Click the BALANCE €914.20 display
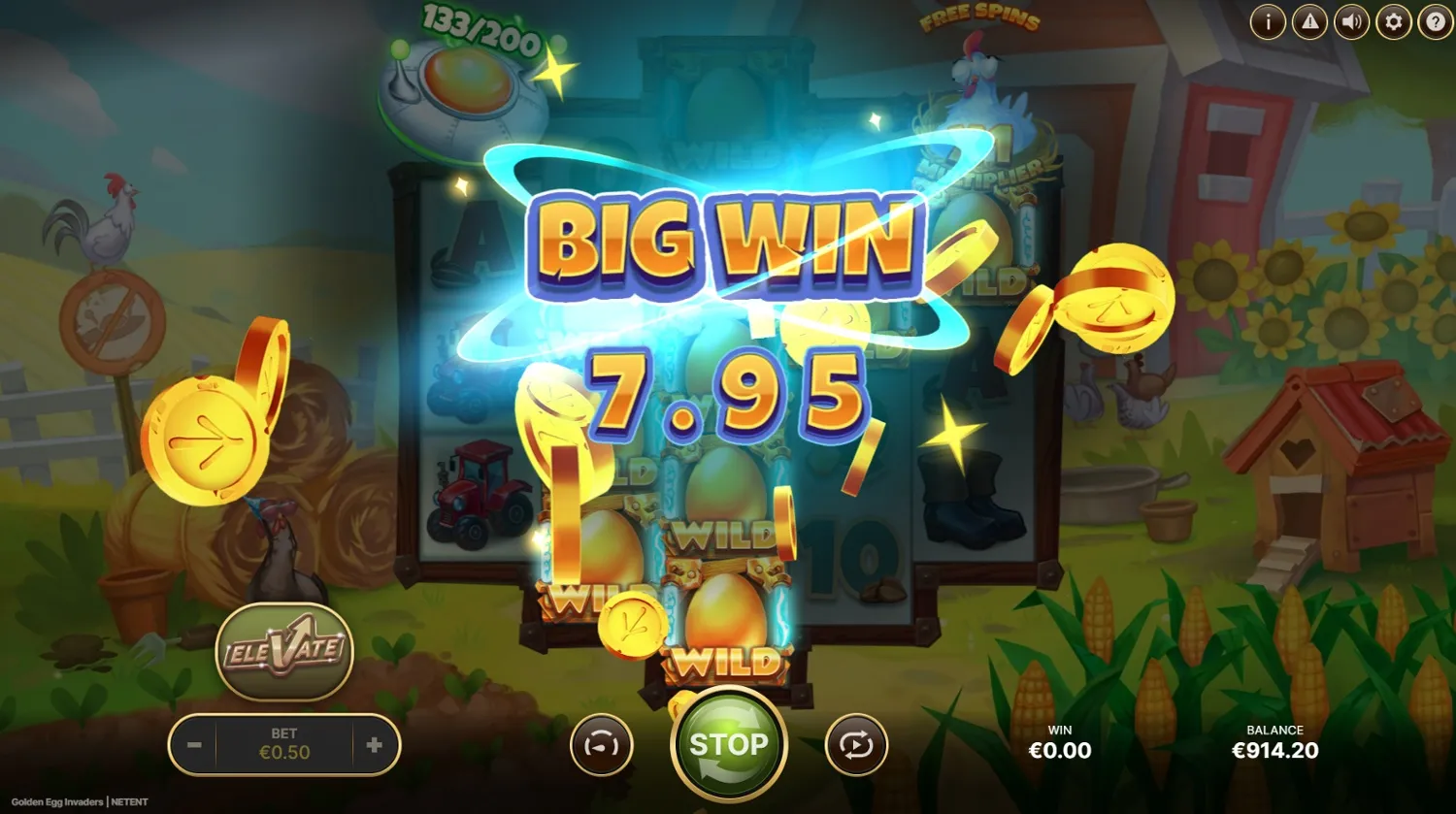Screen dimensions: 1456x814 click(1274, 741)
